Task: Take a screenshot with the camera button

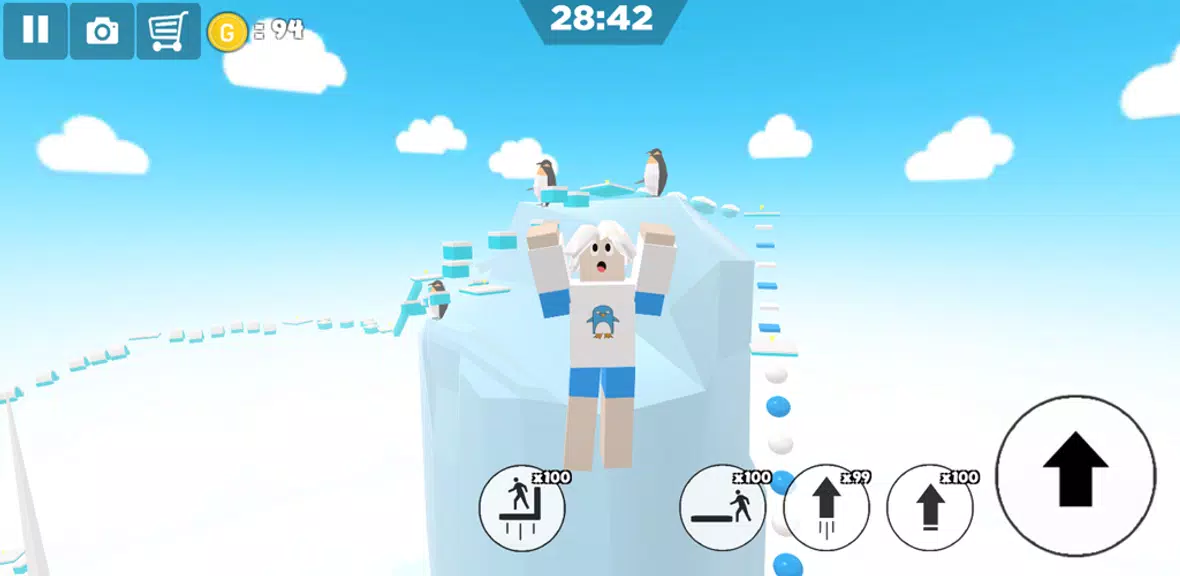Action: click(102, 31)
